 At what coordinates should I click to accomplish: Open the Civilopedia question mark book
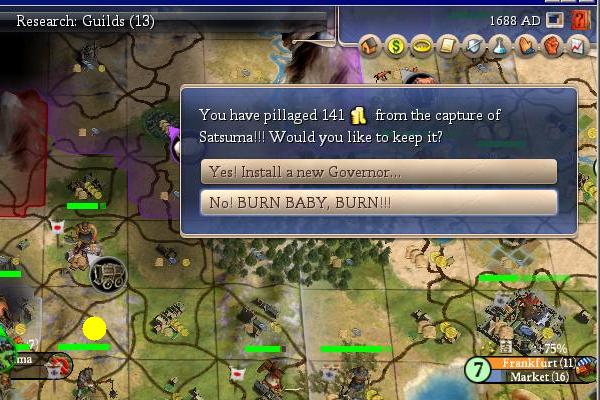pyautogui.click(x=581, y=20)
